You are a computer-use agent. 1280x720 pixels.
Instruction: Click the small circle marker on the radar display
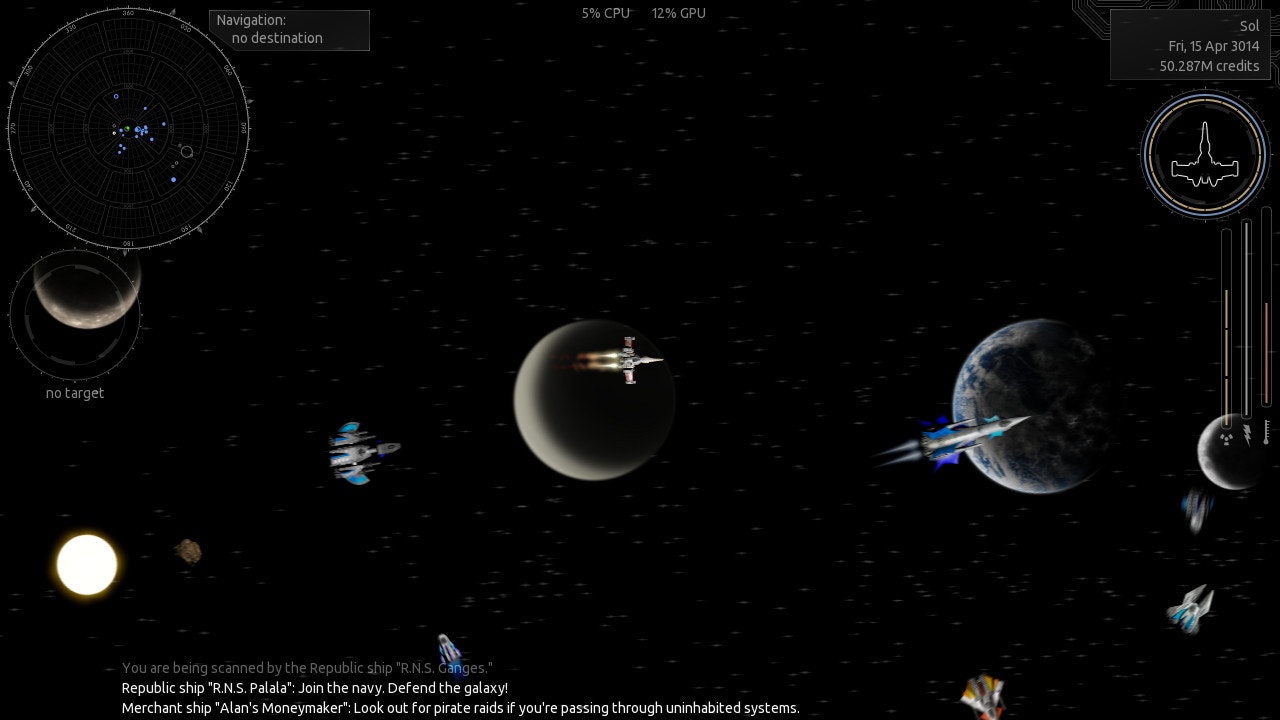[x=187, y=152]
